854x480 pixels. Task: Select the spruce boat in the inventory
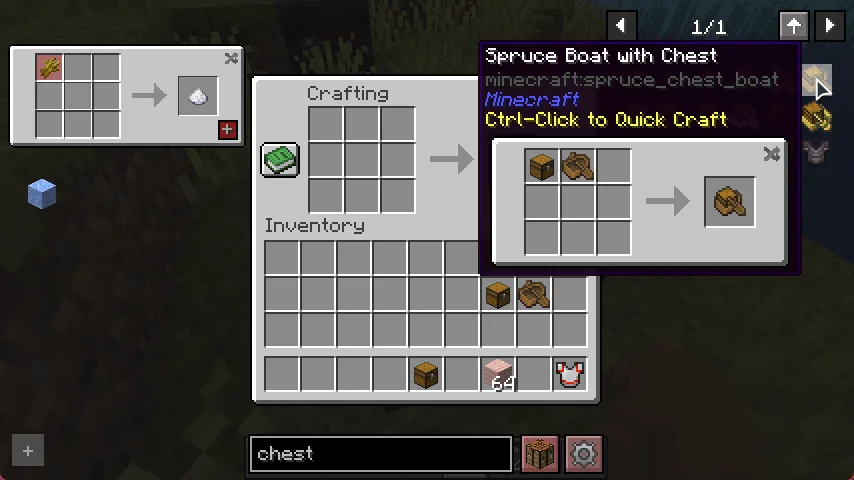[533, 293]
